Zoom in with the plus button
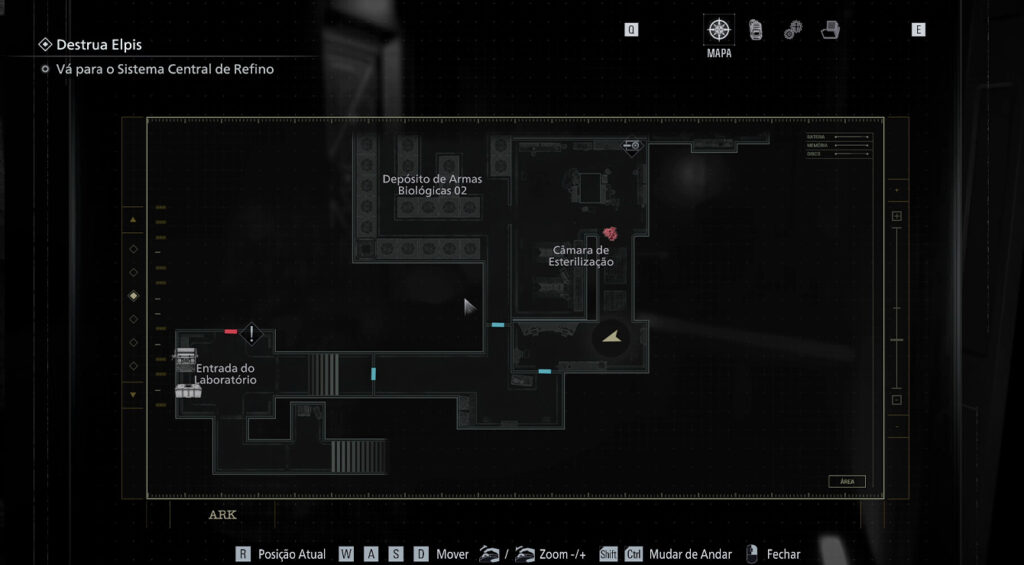The width and height of the screenshot is (1024, 565). [896, 216]
